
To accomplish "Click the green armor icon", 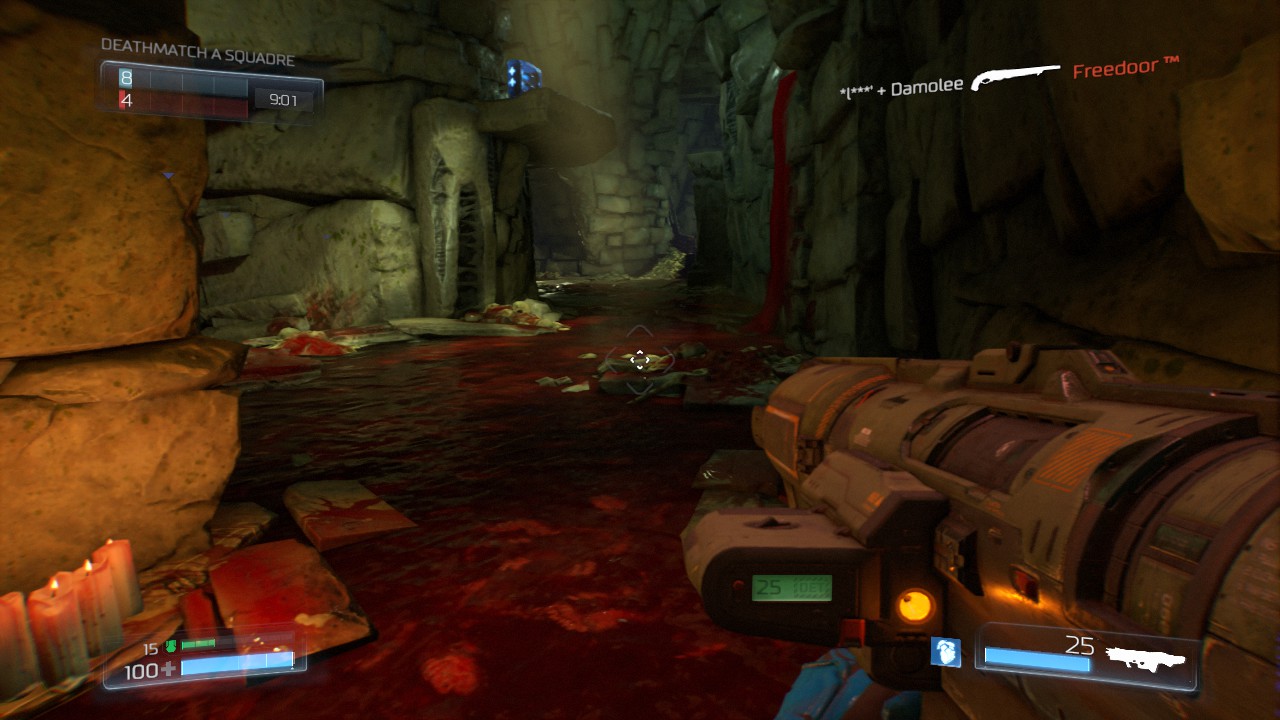I will 172,647.
